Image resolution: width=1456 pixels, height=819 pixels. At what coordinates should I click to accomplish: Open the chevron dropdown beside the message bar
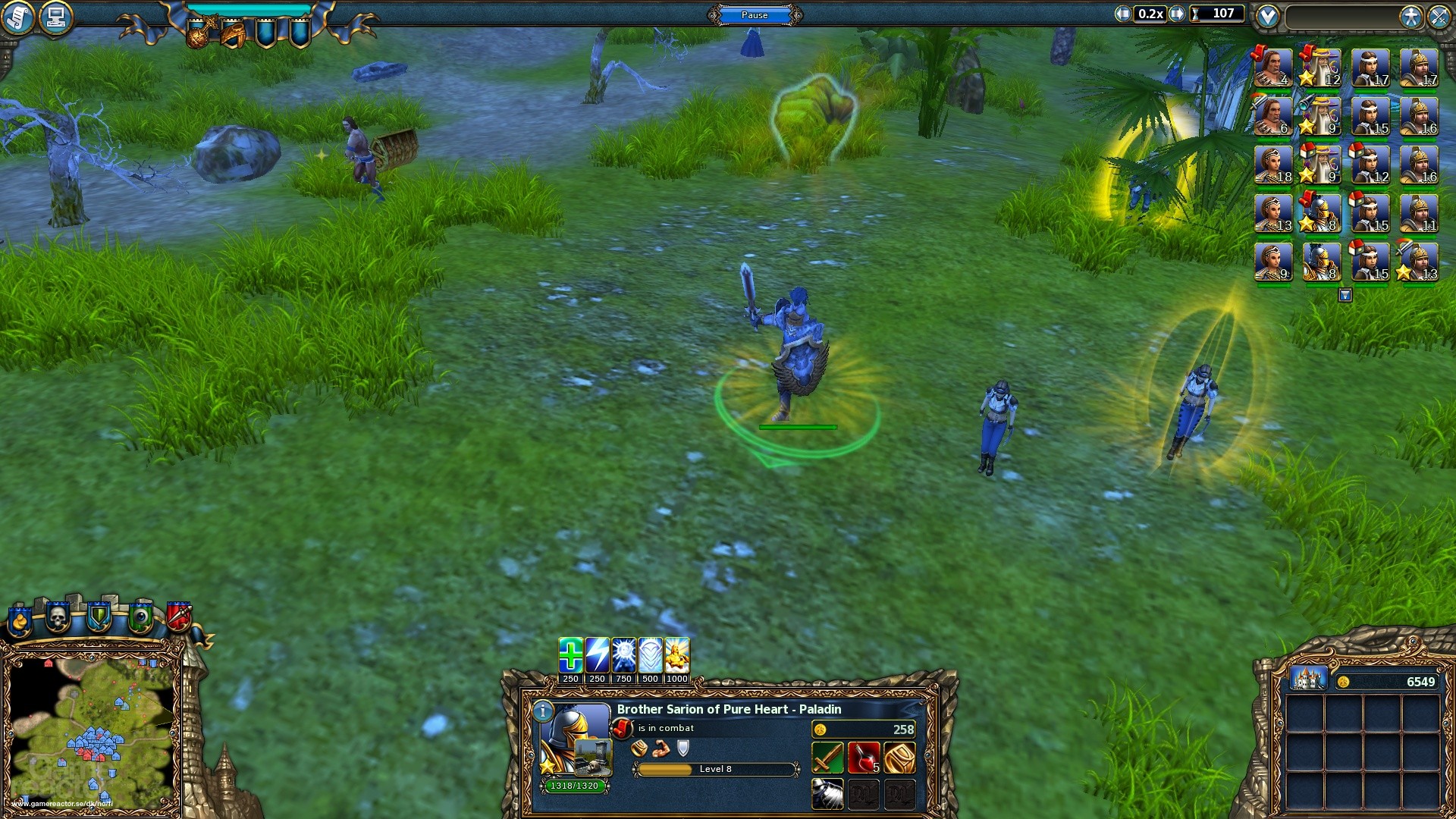(x=1268, y=16)
